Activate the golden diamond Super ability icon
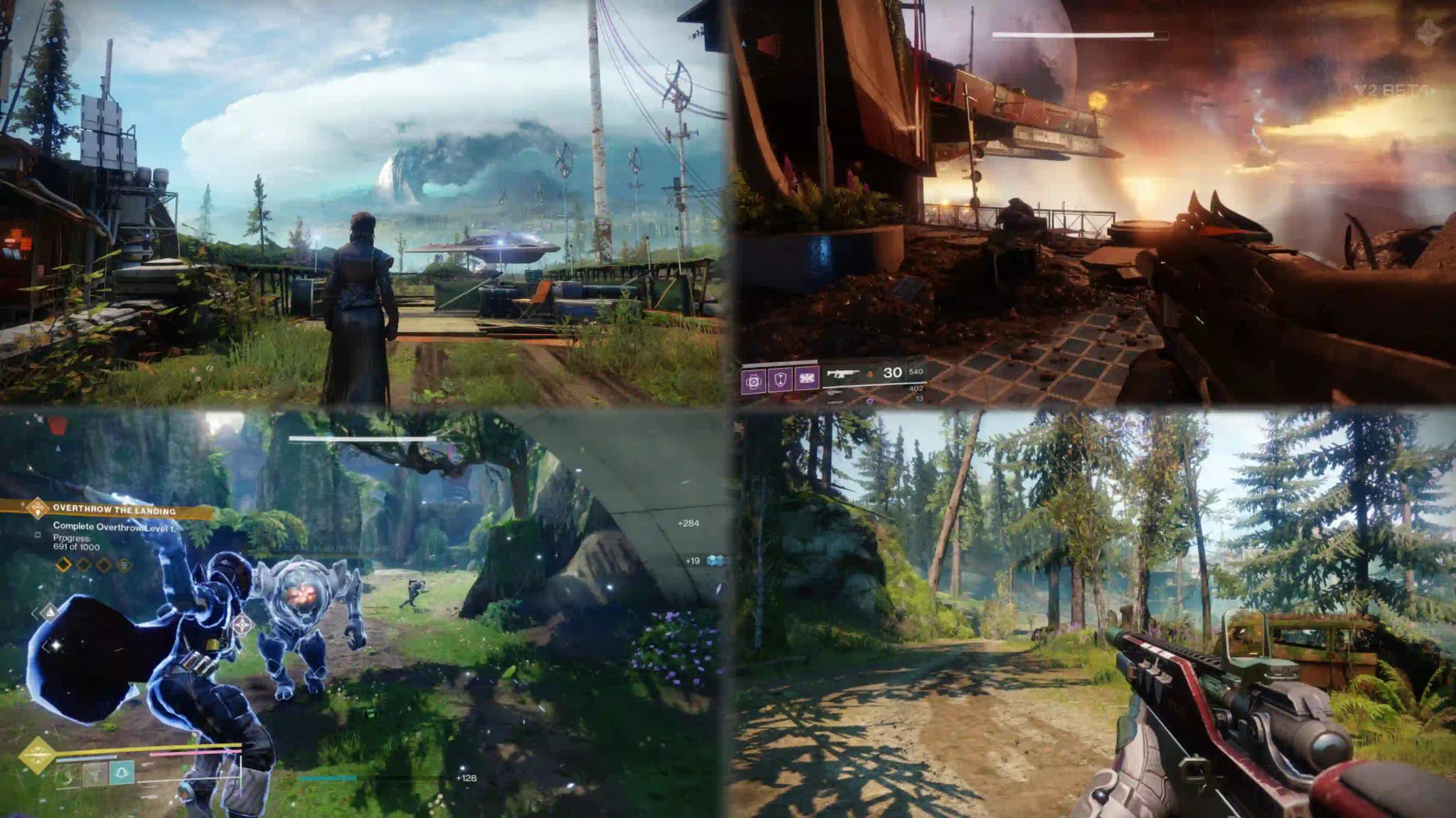The height and width of the screenshot is (818, 1456). [x=36, y=755]
